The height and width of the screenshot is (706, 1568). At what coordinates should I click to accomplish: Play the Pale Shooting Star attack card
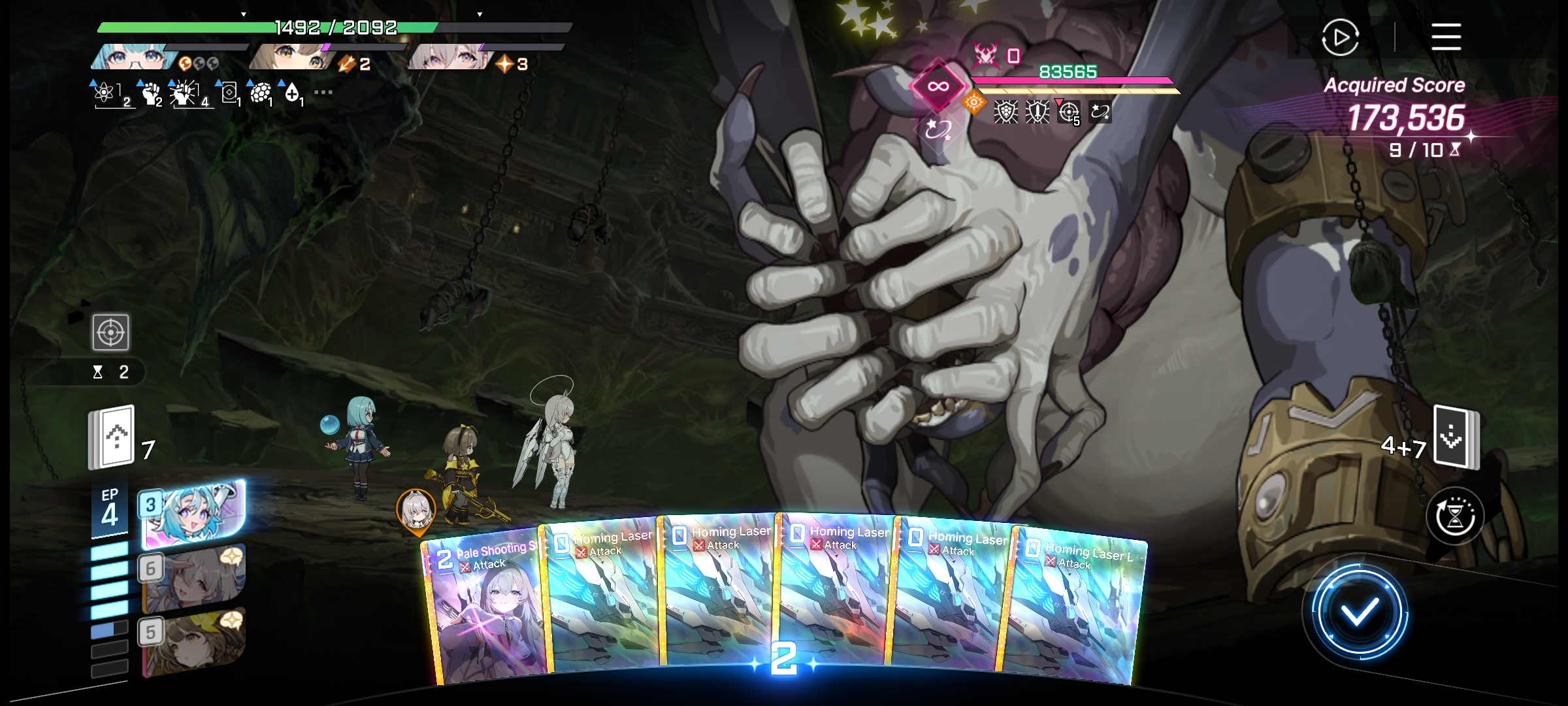(487, 608)
